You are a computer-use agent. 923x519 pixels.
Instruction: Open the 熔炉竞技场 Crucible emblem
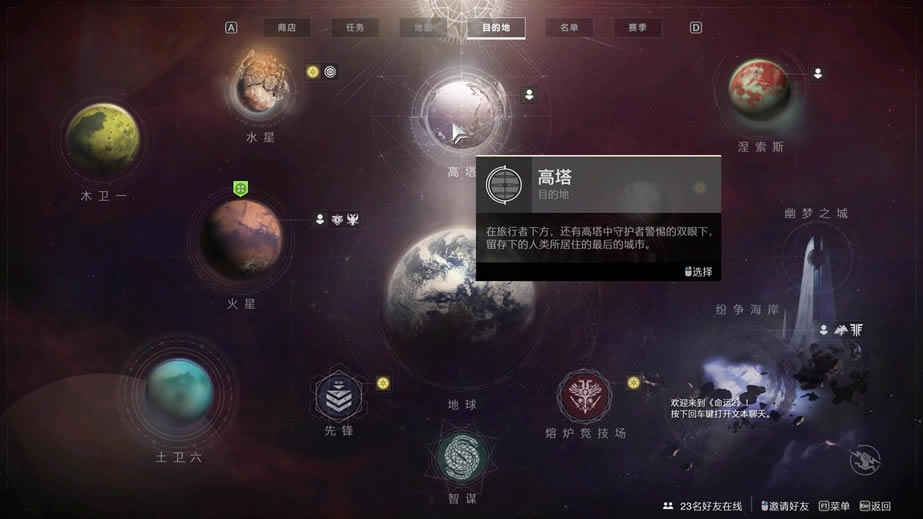585,397
